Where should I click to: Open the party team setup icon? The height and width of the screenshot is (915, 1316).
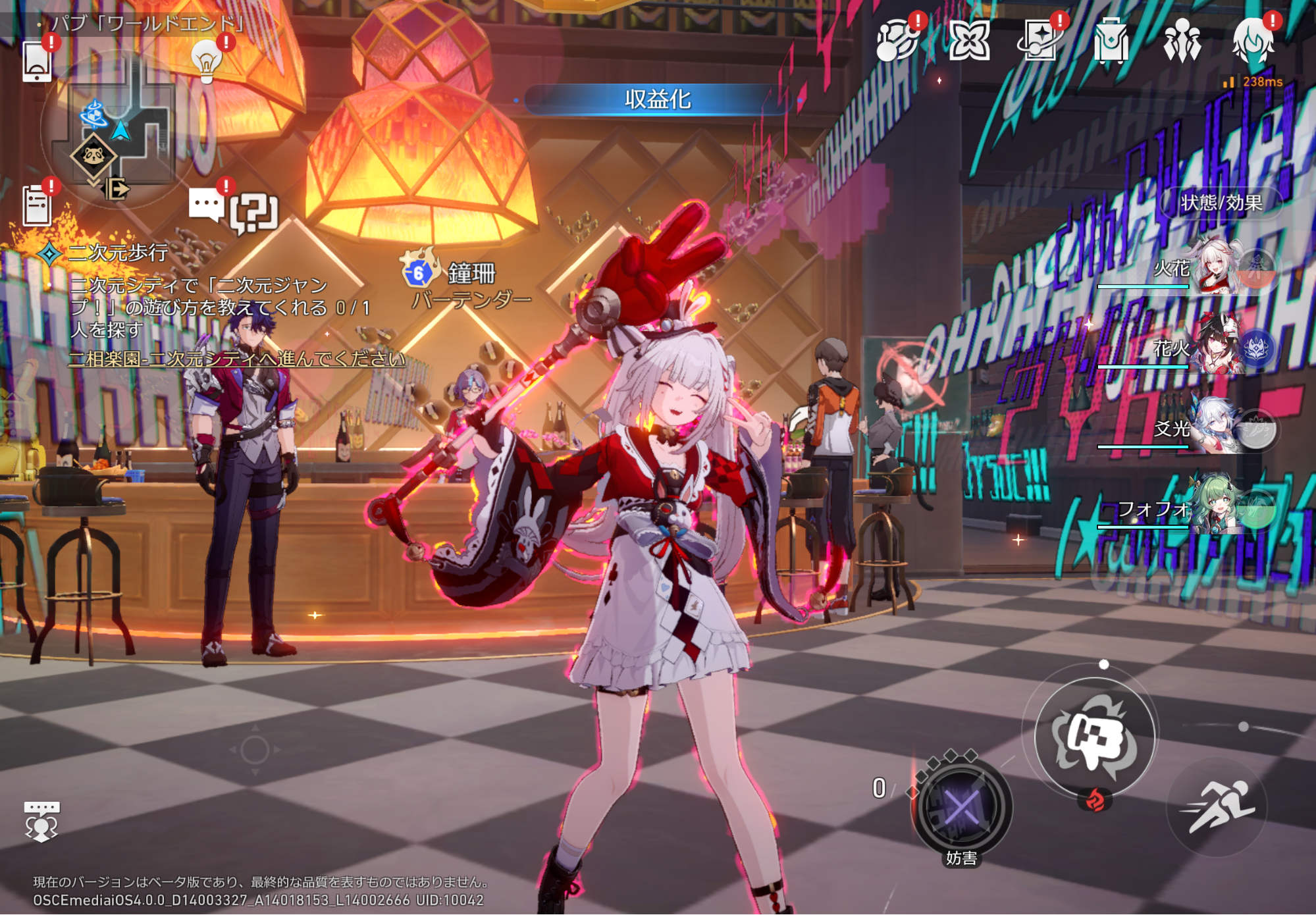(x=1182, y=41)
